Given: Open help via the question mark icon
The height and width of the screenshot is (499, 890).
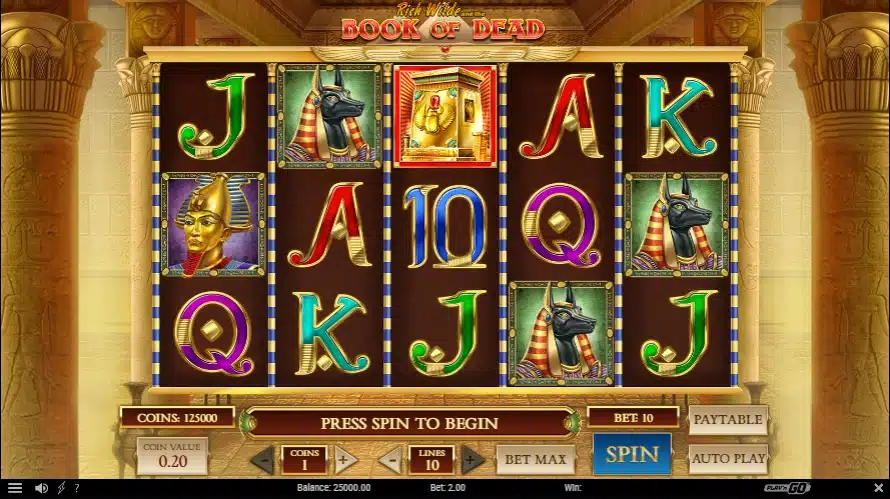Looking at the screenshot, I should pos(77,488).
